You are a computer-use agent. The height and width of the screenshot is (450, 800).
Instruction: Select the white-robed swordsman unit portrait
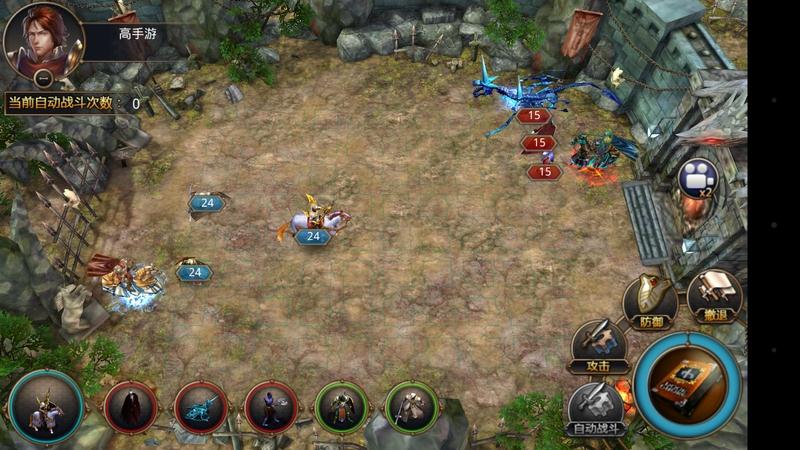coord(411,407)
